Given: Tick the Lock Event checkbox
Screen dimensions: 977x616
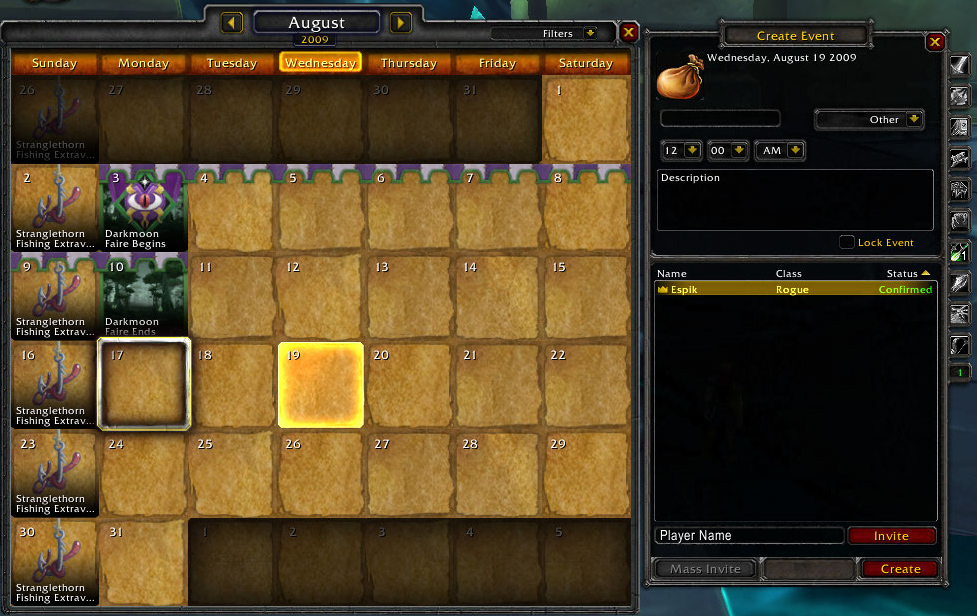Looking at the screenshot, I should [847, 242].
